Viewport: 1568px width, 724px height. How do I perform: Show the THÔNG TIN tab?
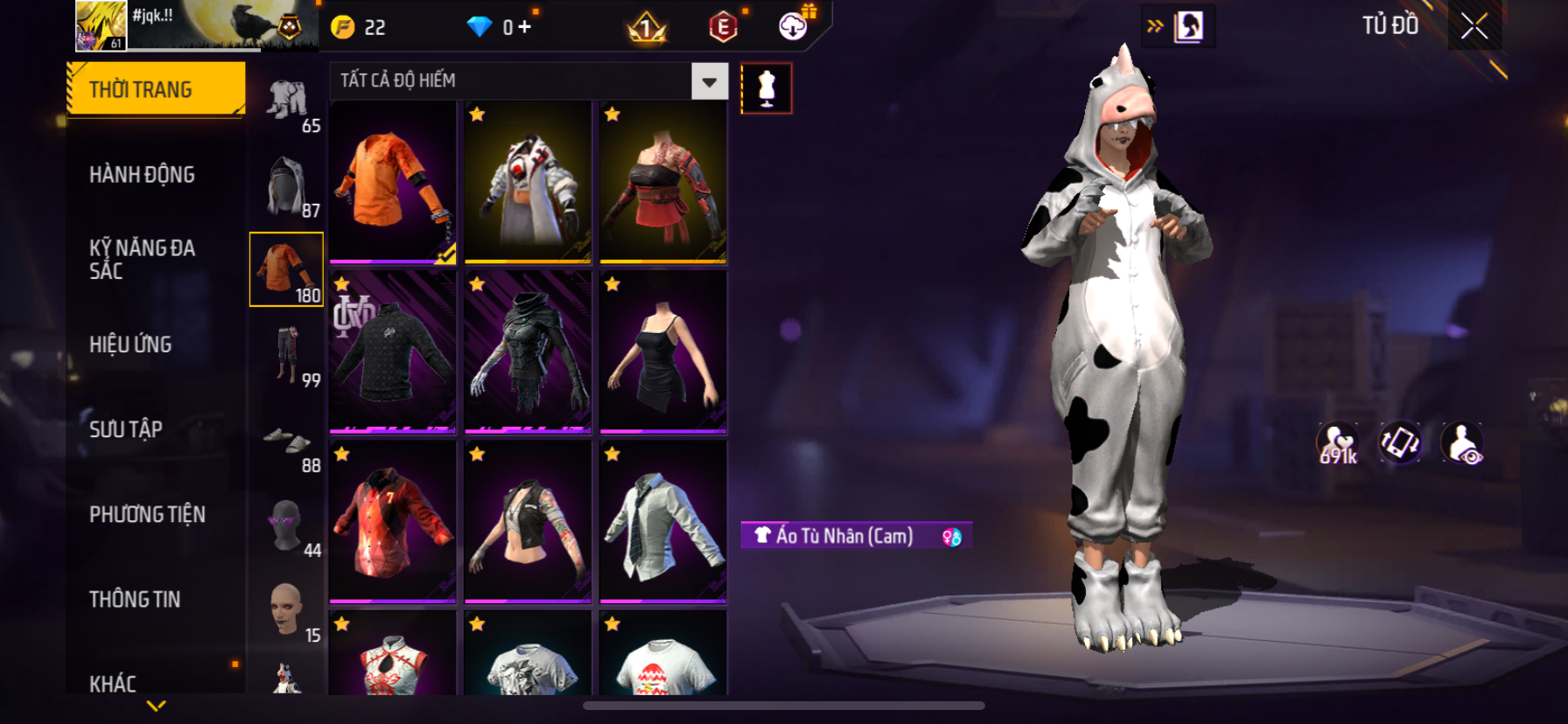135,599
